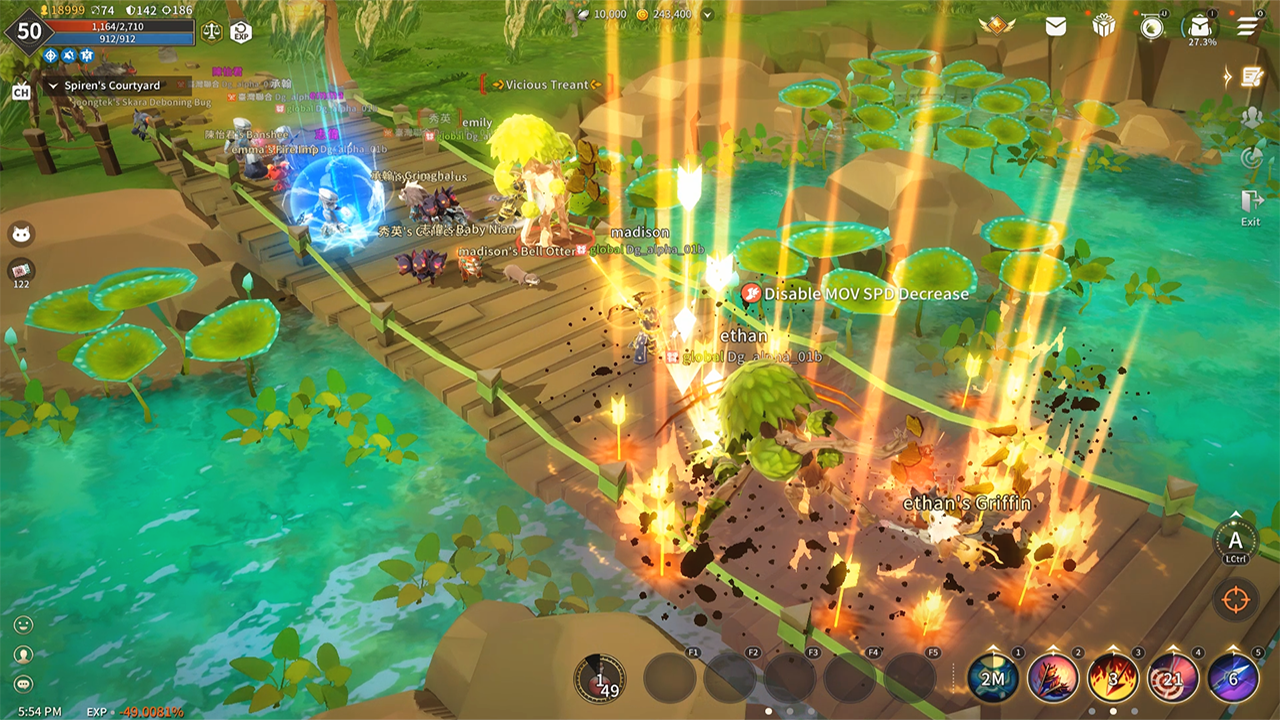Open the CH channel selector
The height and width of the screenshot is (720, 1280).
[21, 92]
